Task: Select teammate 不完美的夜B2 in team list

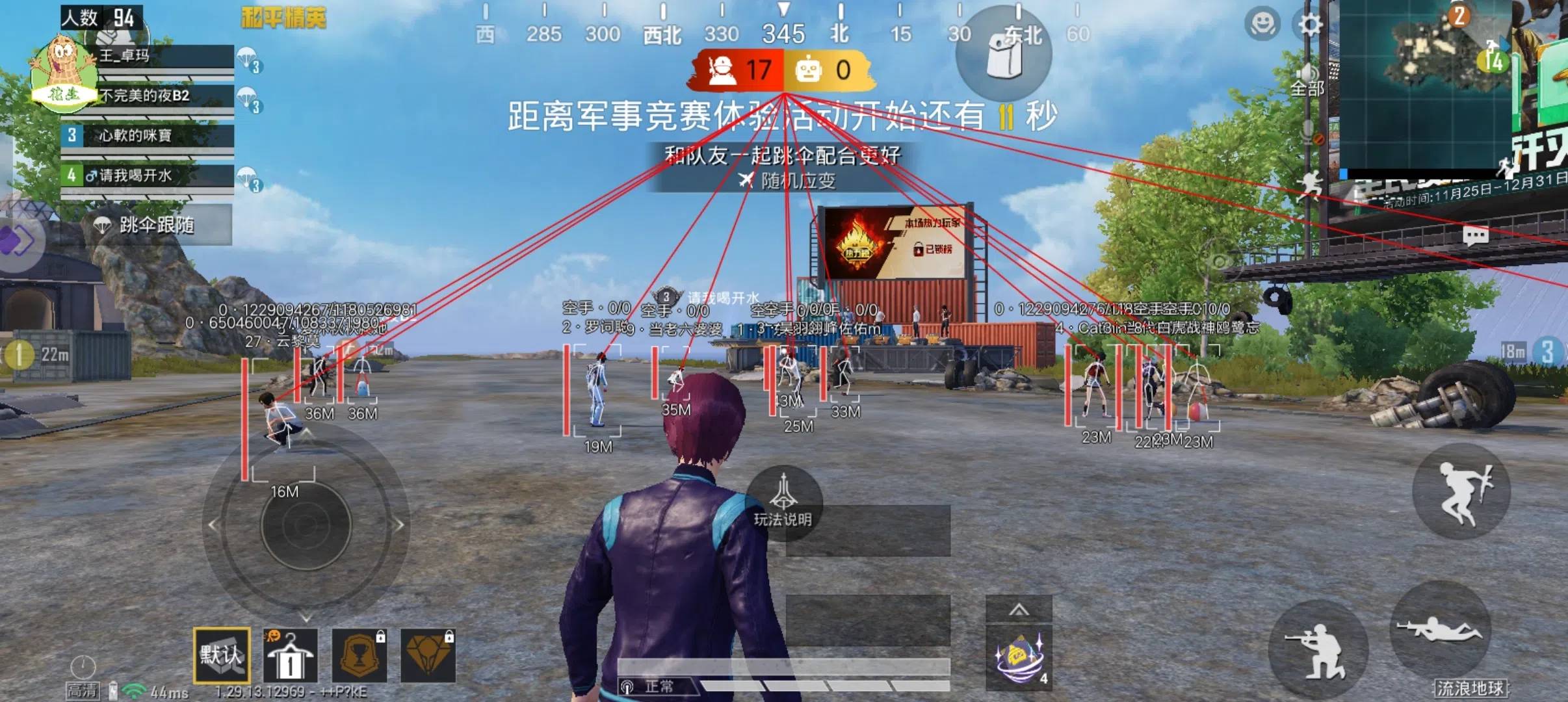Action: click(147, 96)
